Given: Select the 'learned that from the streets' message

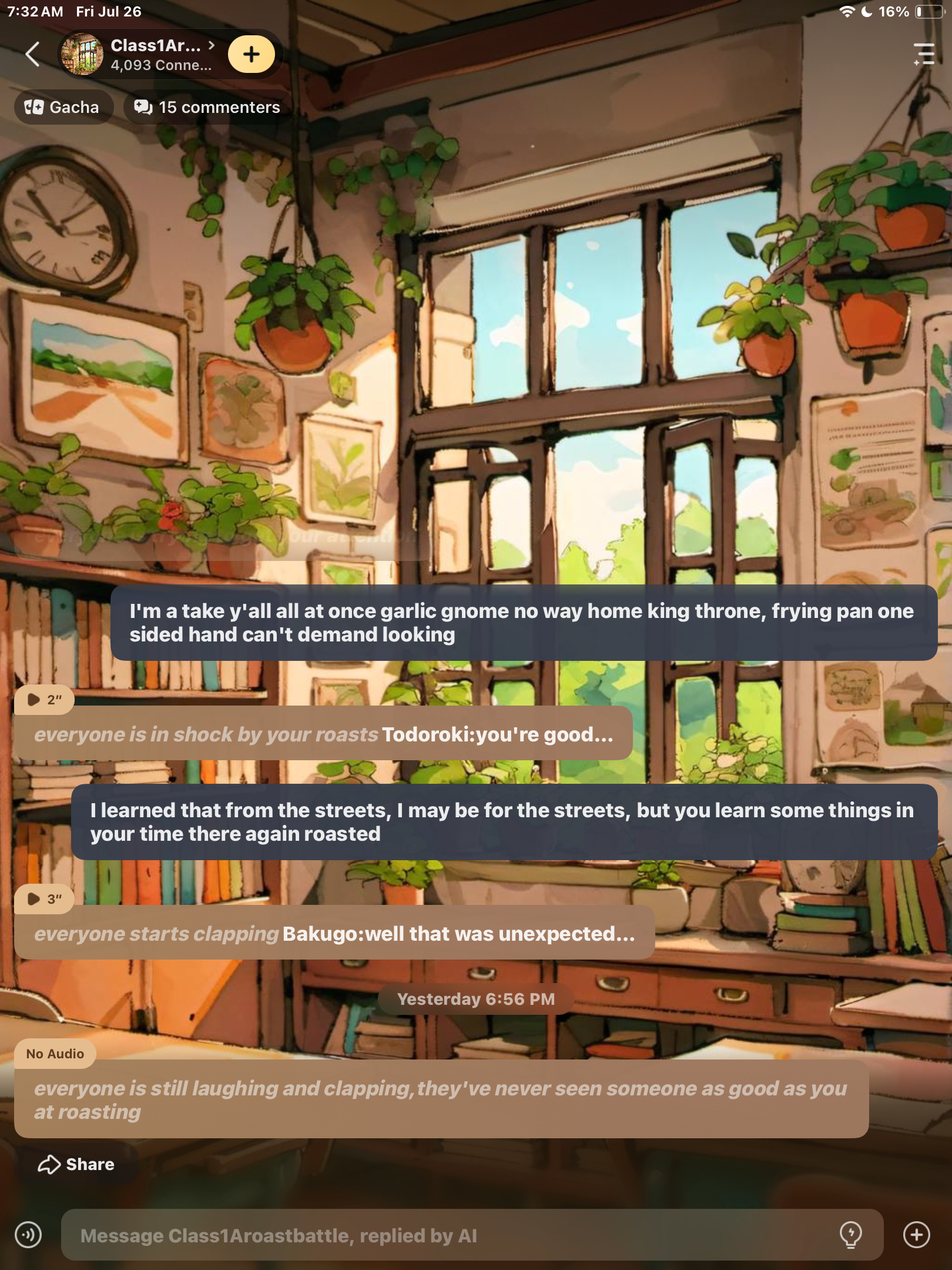Looking at the screenshot, I should [x=503, y=821].
